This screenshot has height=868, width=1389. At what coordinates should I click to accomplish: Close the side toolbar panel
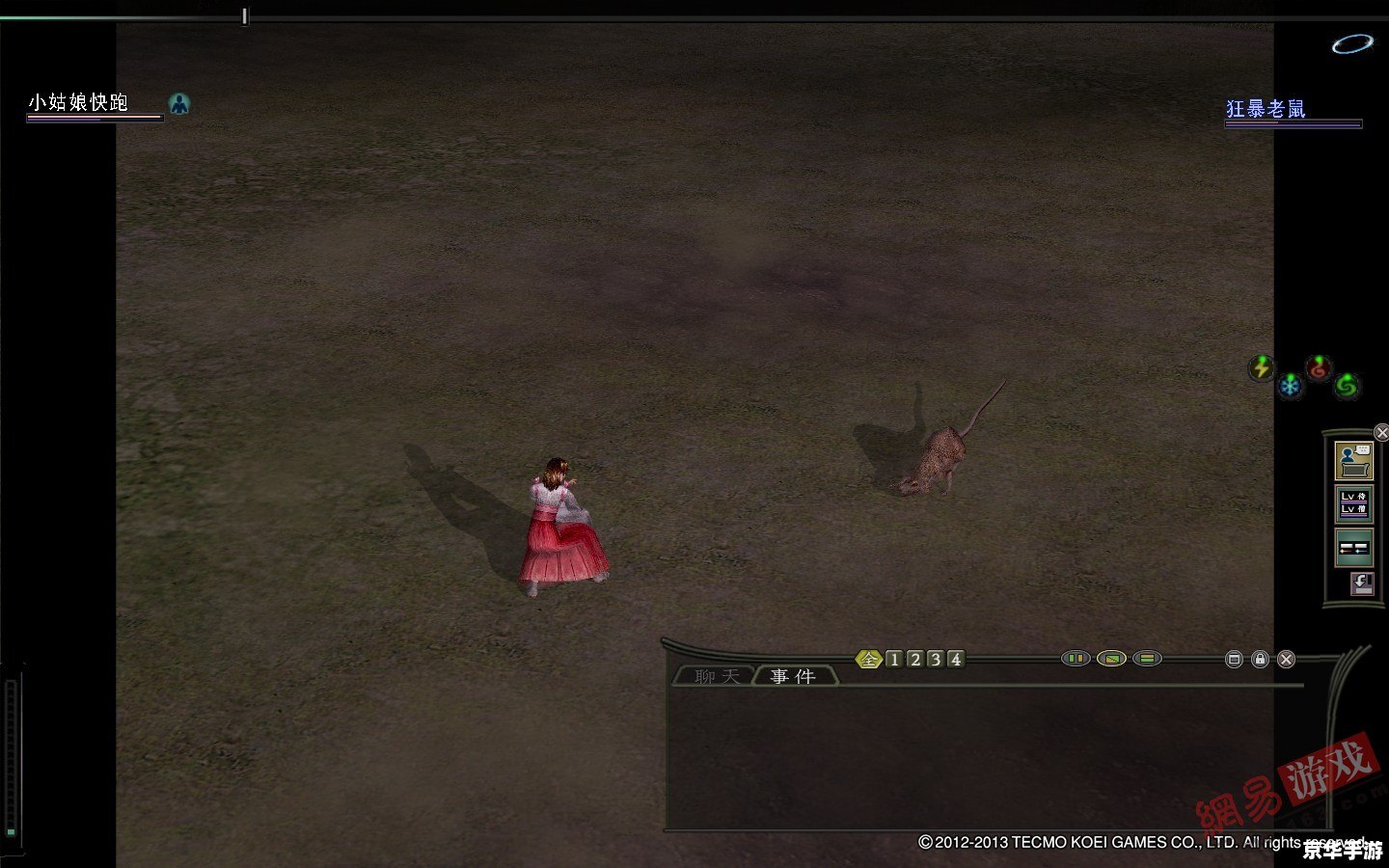pos(1381,432)
